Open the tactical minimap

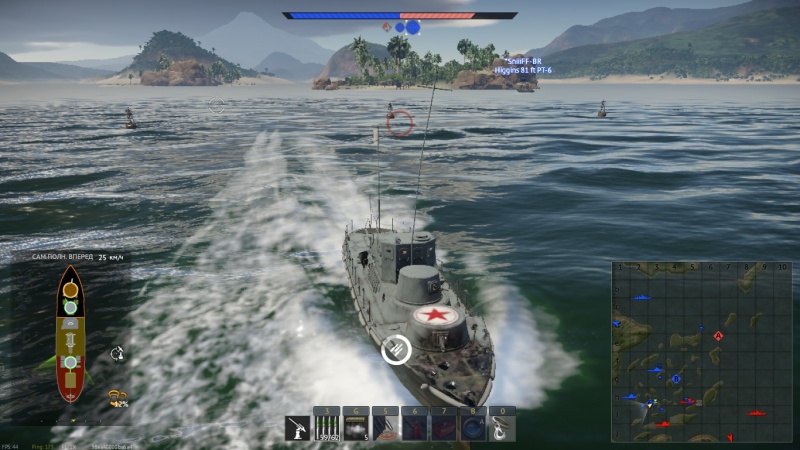tap(701, 351)
